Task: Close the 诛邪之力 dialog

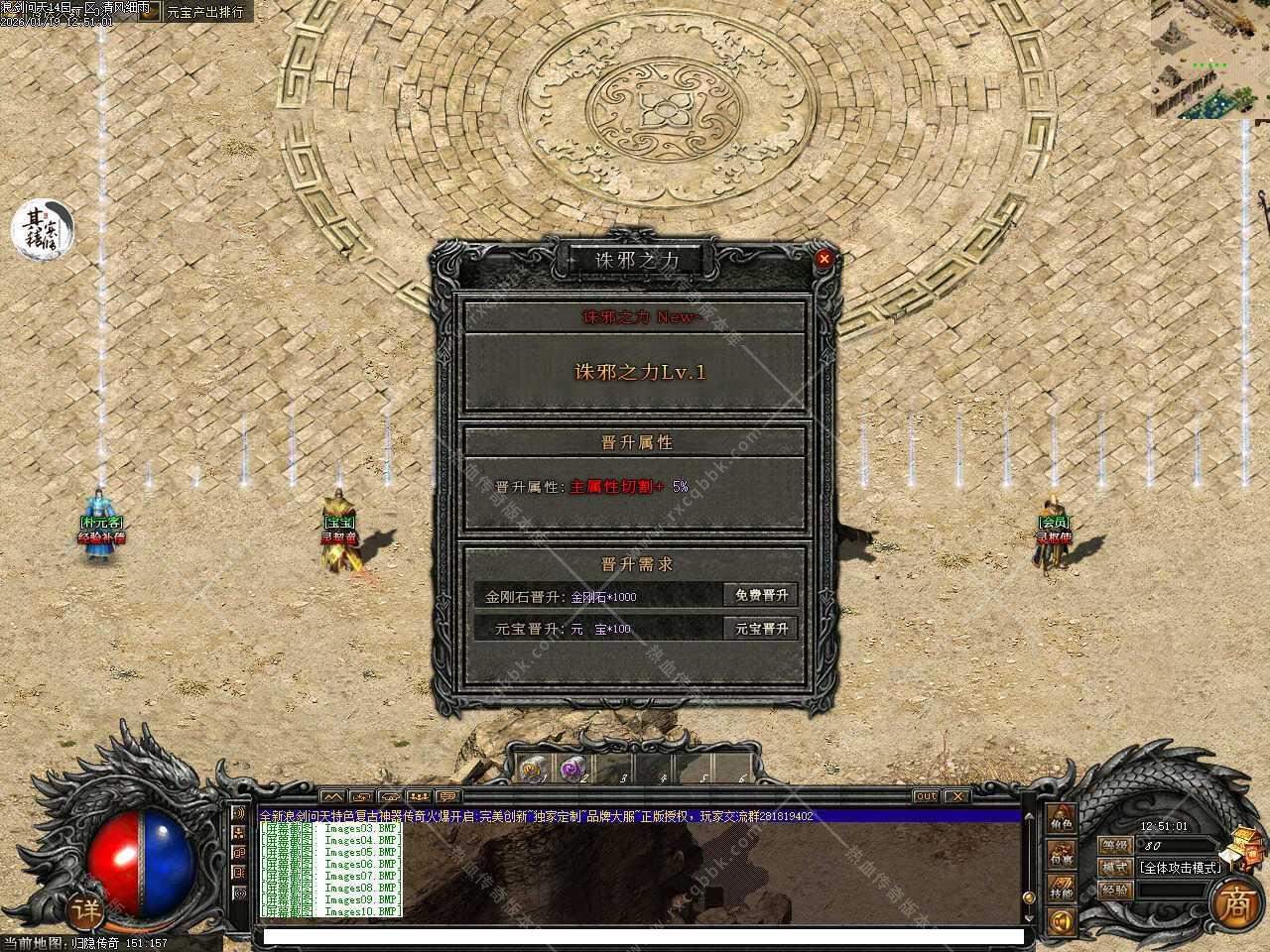Action: [824, 259]
